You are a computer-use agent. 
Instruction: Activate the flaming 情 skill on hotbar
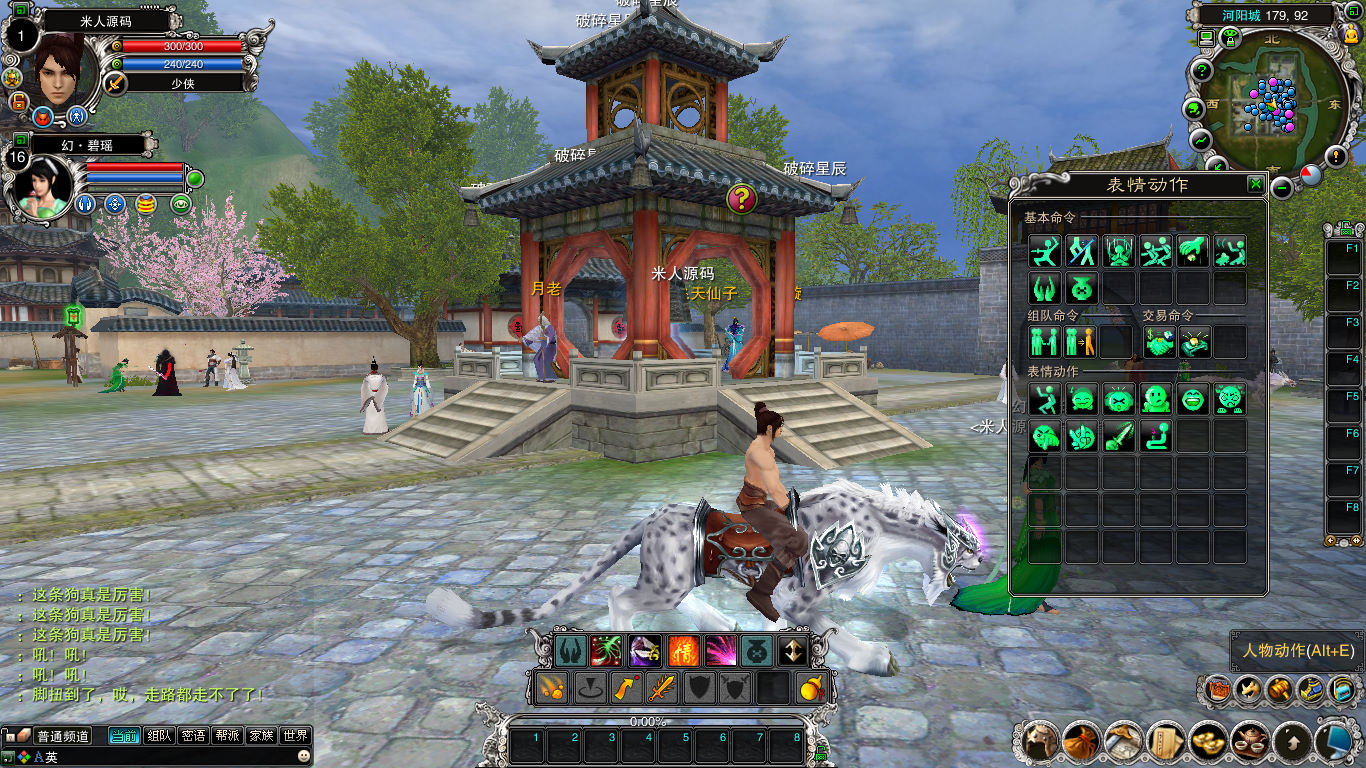pos(683,651)
